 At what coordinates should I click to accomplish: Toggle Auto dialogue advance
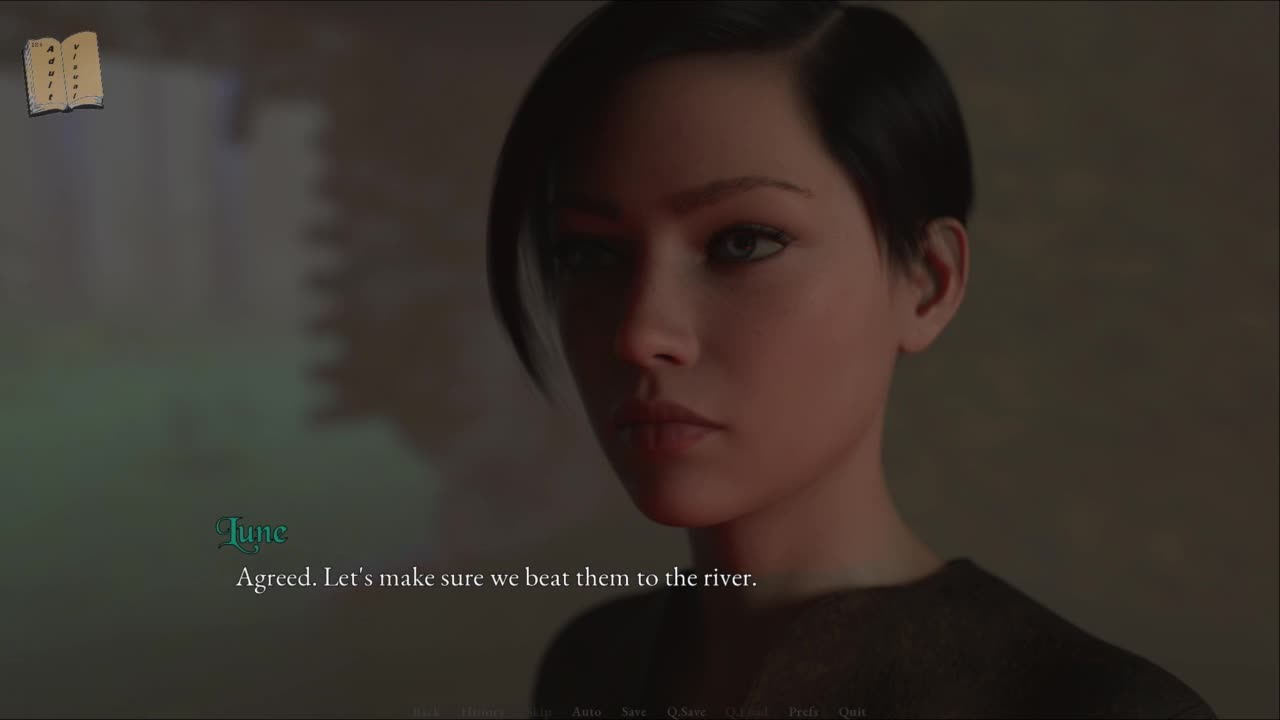586,712
